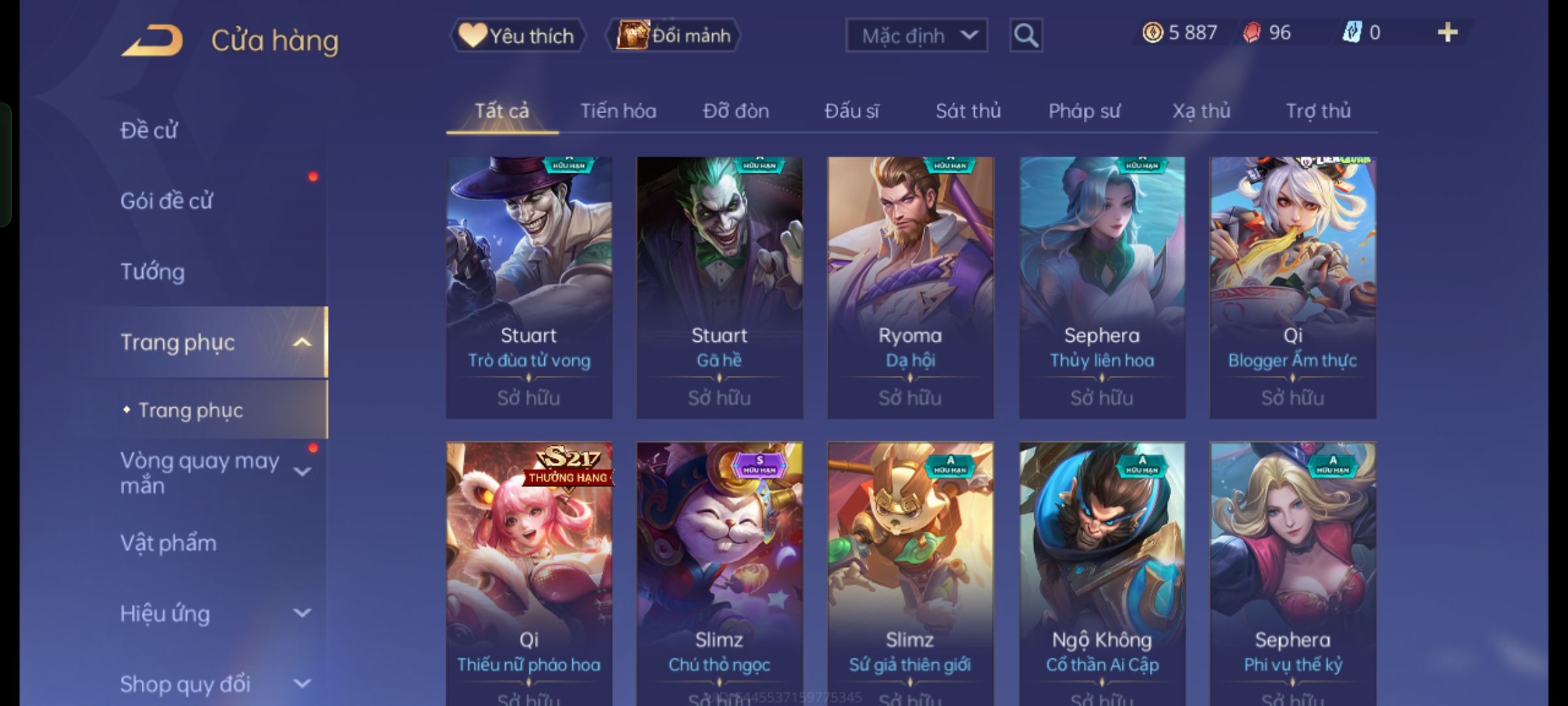Choose Qi Blogger Ẩm thực skin

(1292, 288)
